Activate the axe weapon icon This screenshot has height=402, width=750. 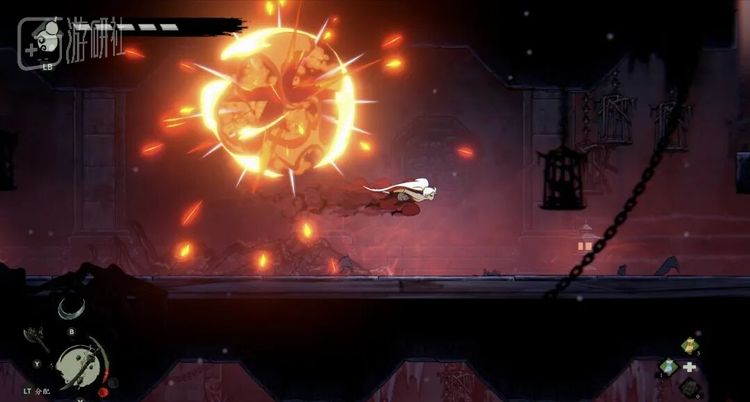[x=36, y=335]
